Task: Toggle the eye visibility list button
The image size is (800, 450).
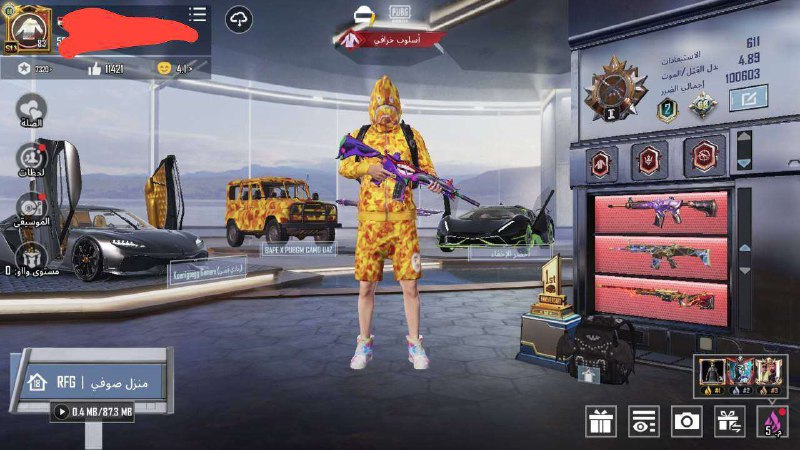Action: pos(644,421)
